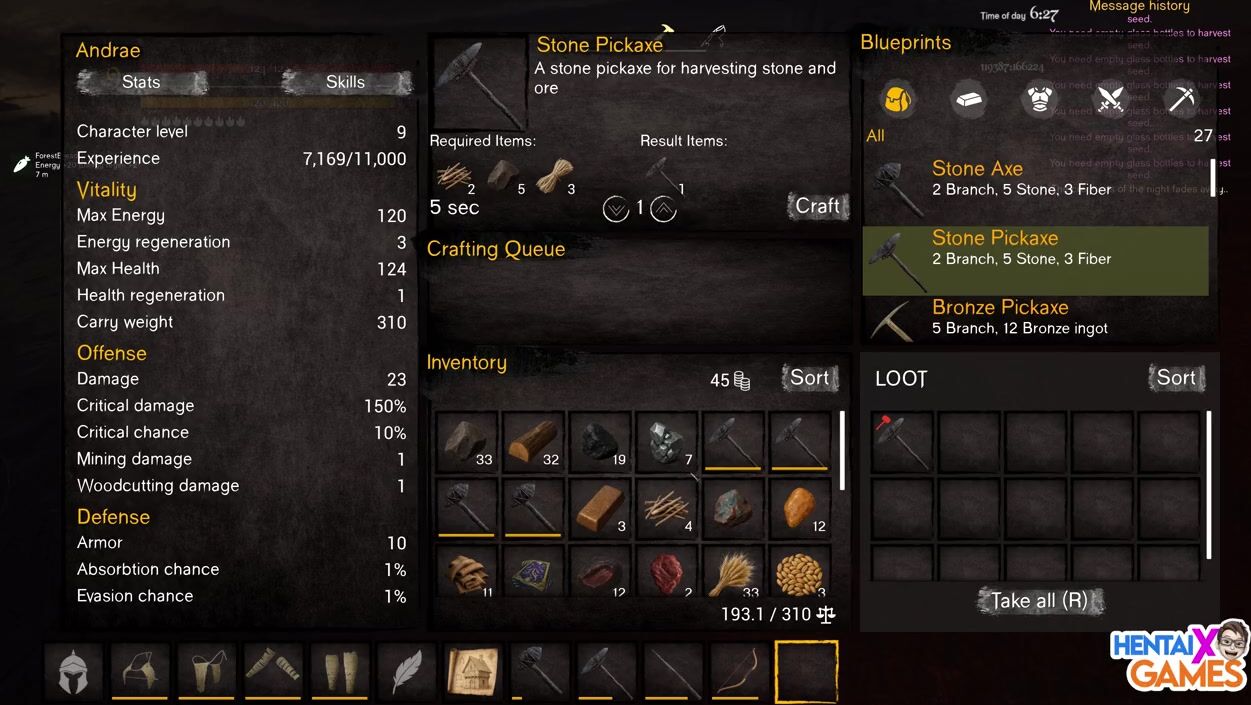Craft the Stone Pickaxe
Viewport: 1251px width, 705px height.
[x=817, y=206]
